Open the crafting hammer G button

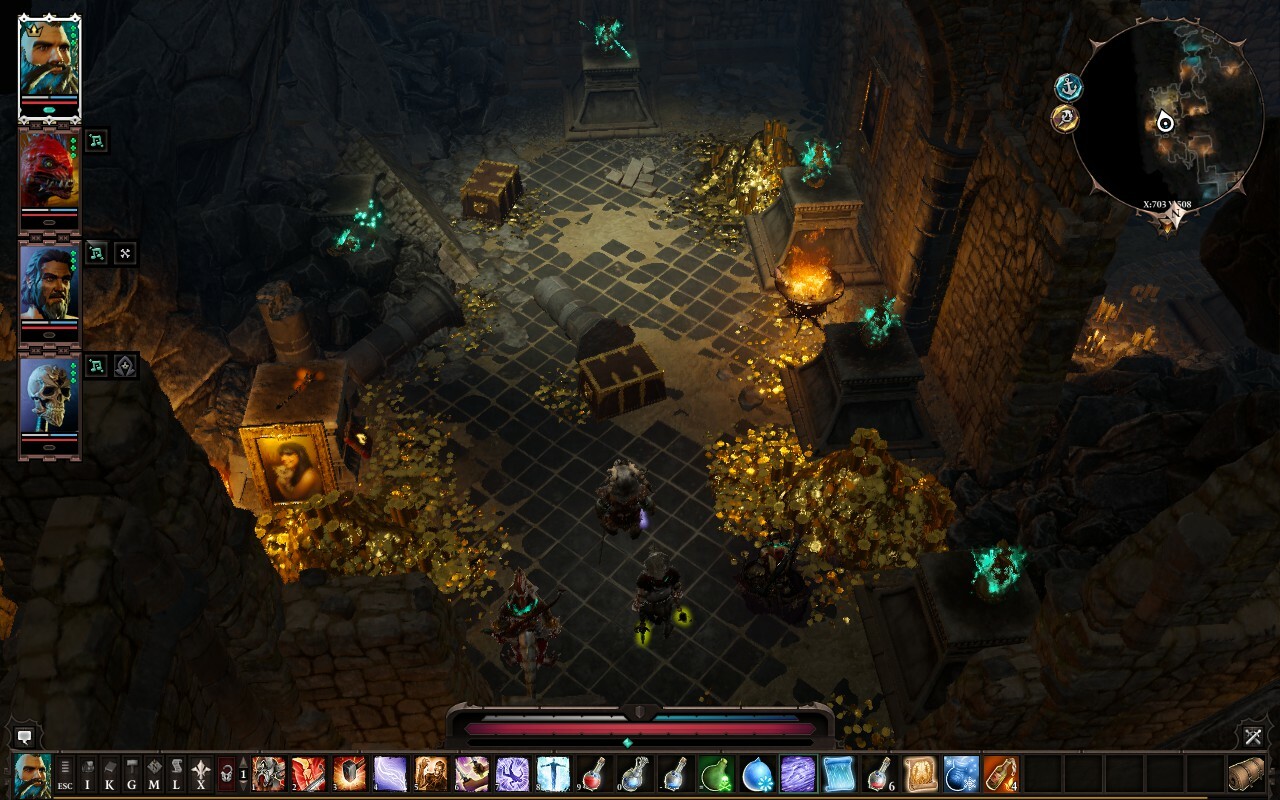point(132,774)
